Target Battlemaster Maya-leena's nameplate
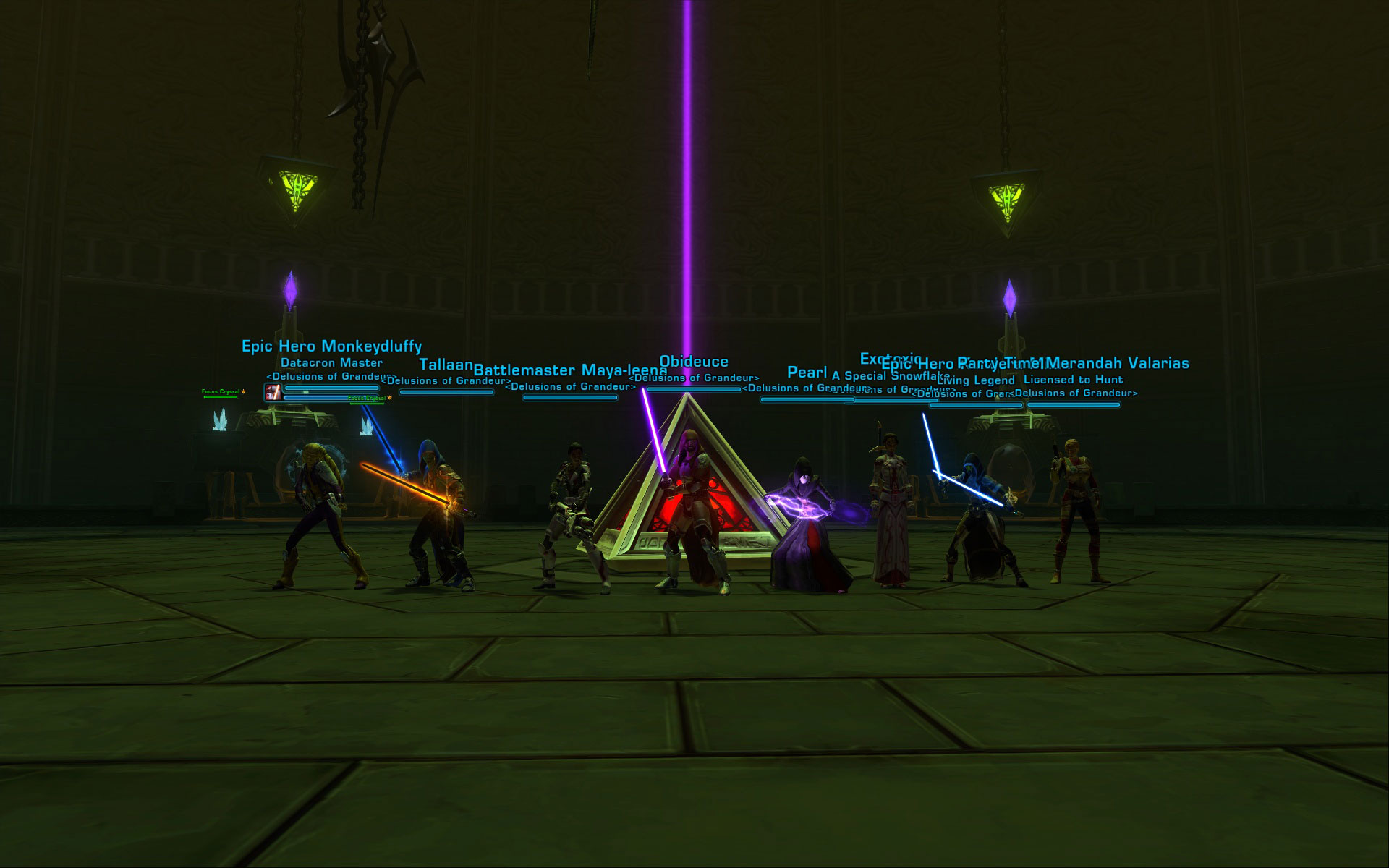The width and height of the screenshot is (1389, 868). 570,370
